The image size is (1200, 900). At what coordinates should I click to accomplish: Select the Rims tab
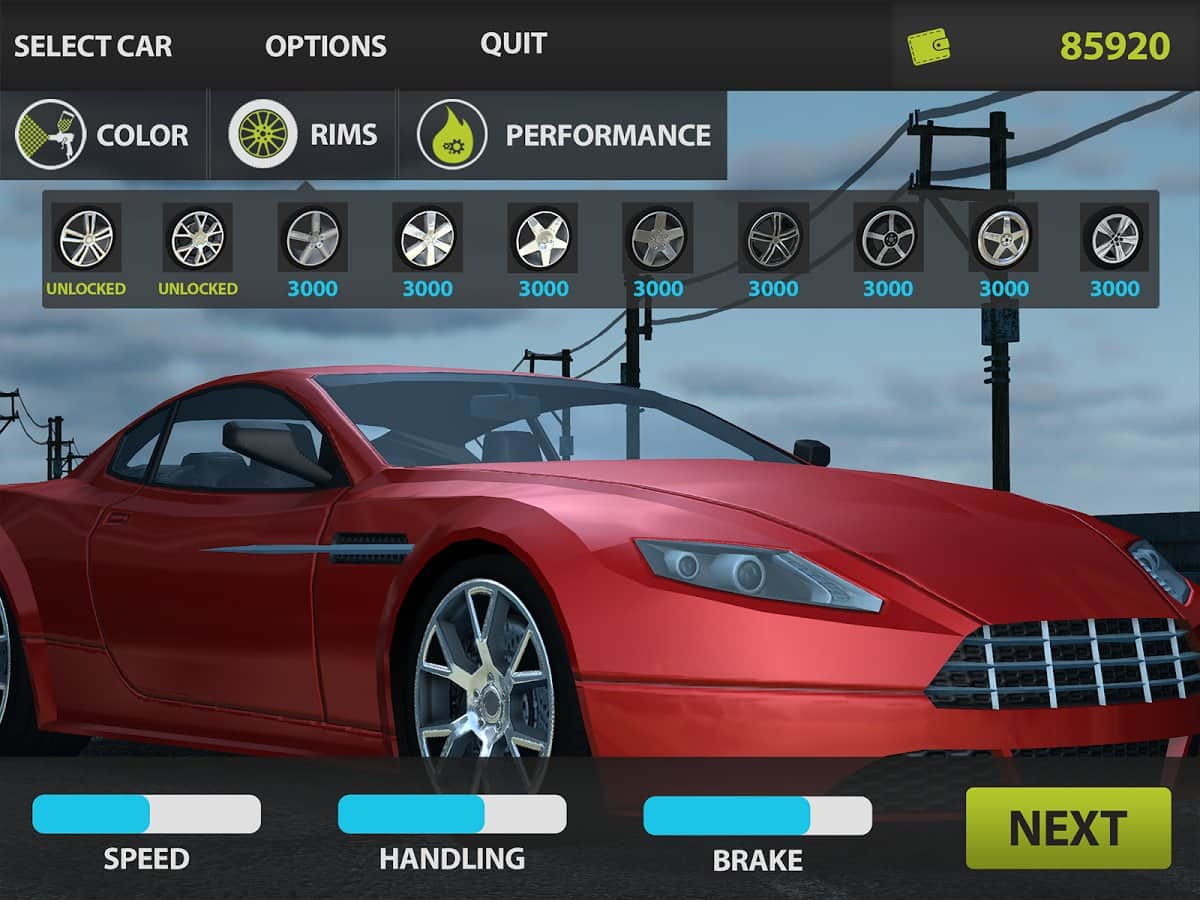(x=304, y=135)
